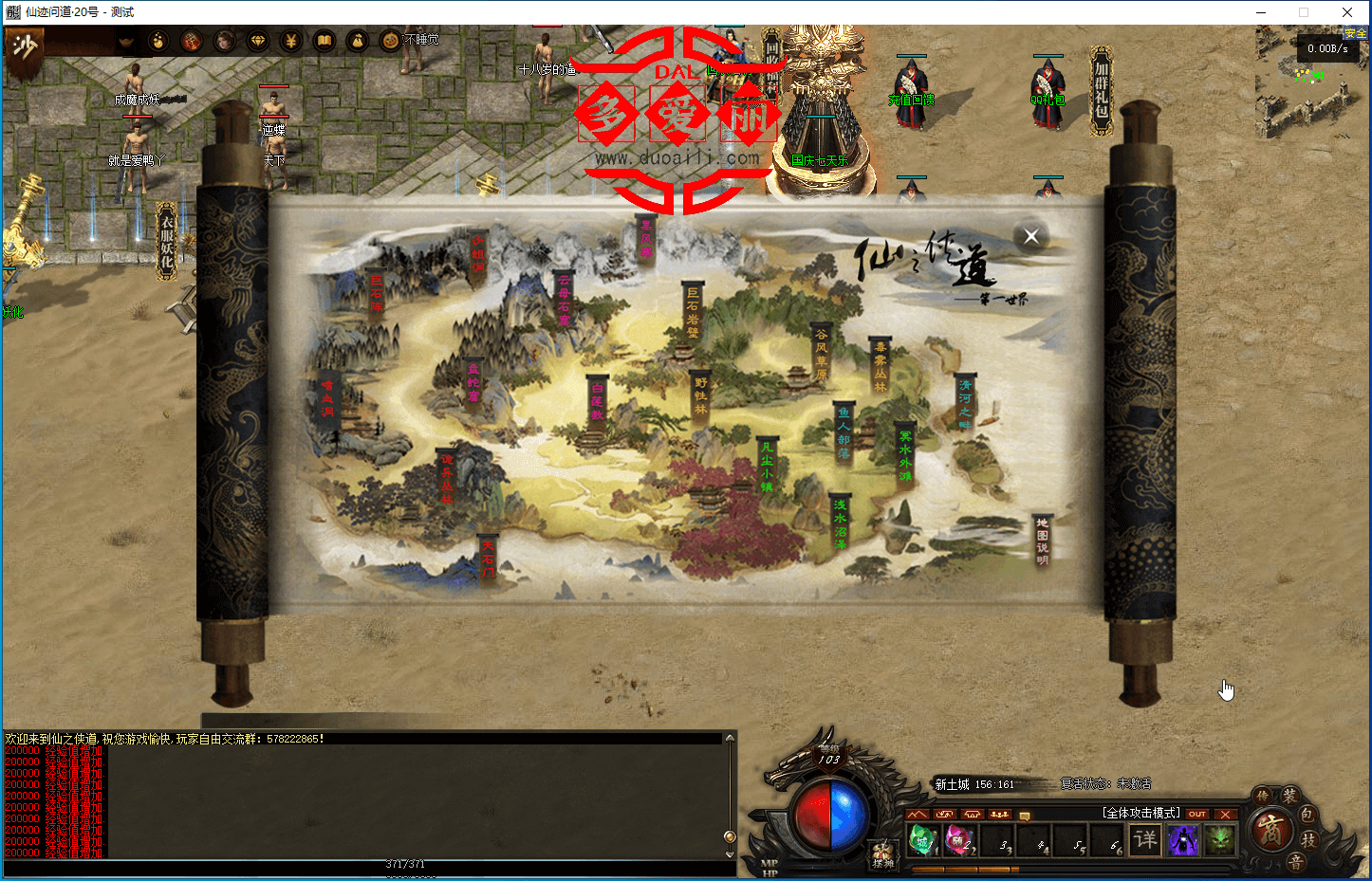Open the 详 details button
The height and width of the screenshot is (881, 1372).
click(1146, 839)
